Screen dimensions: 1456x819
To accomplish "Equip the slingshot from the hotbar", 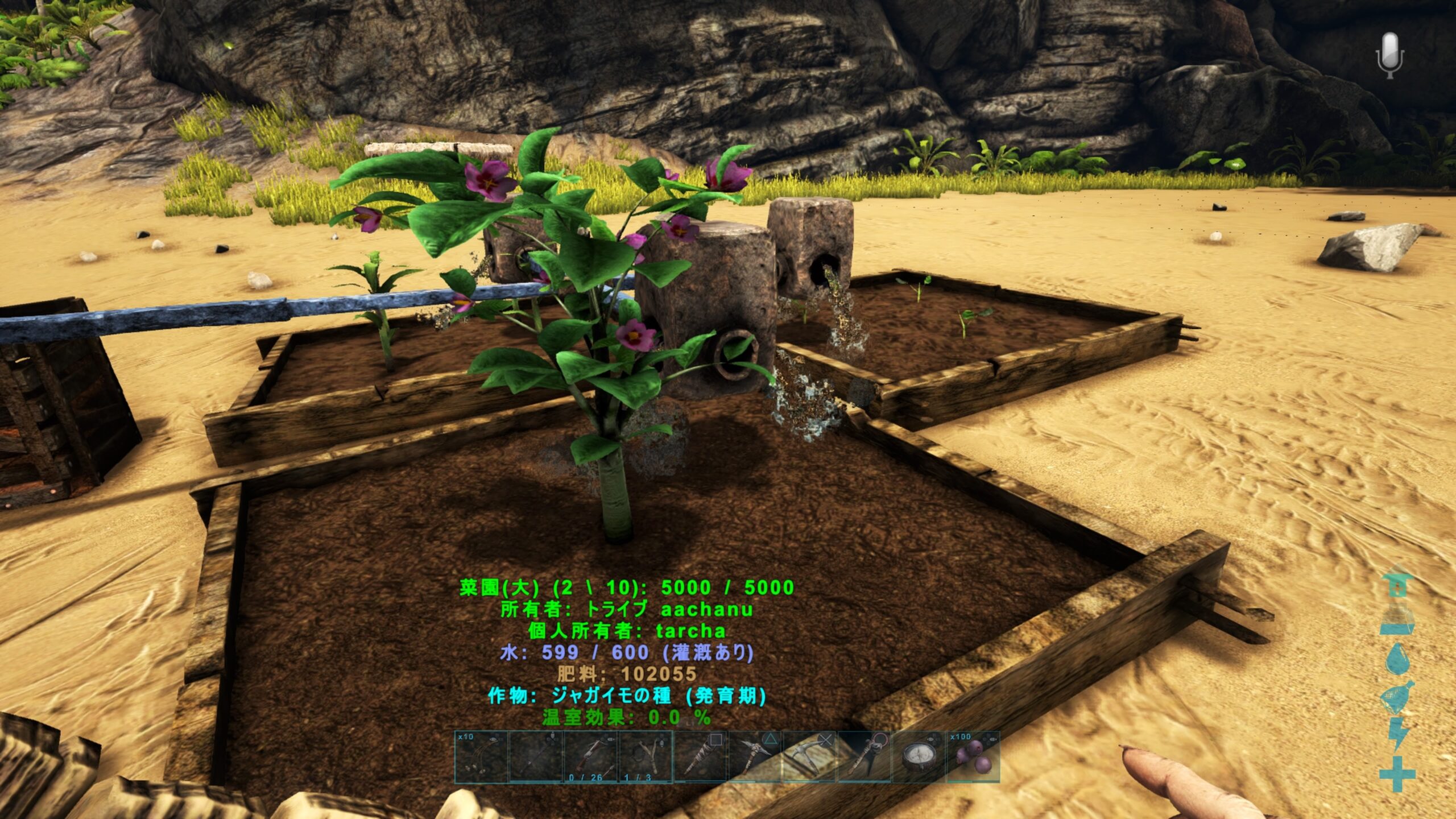I will 645,757.
